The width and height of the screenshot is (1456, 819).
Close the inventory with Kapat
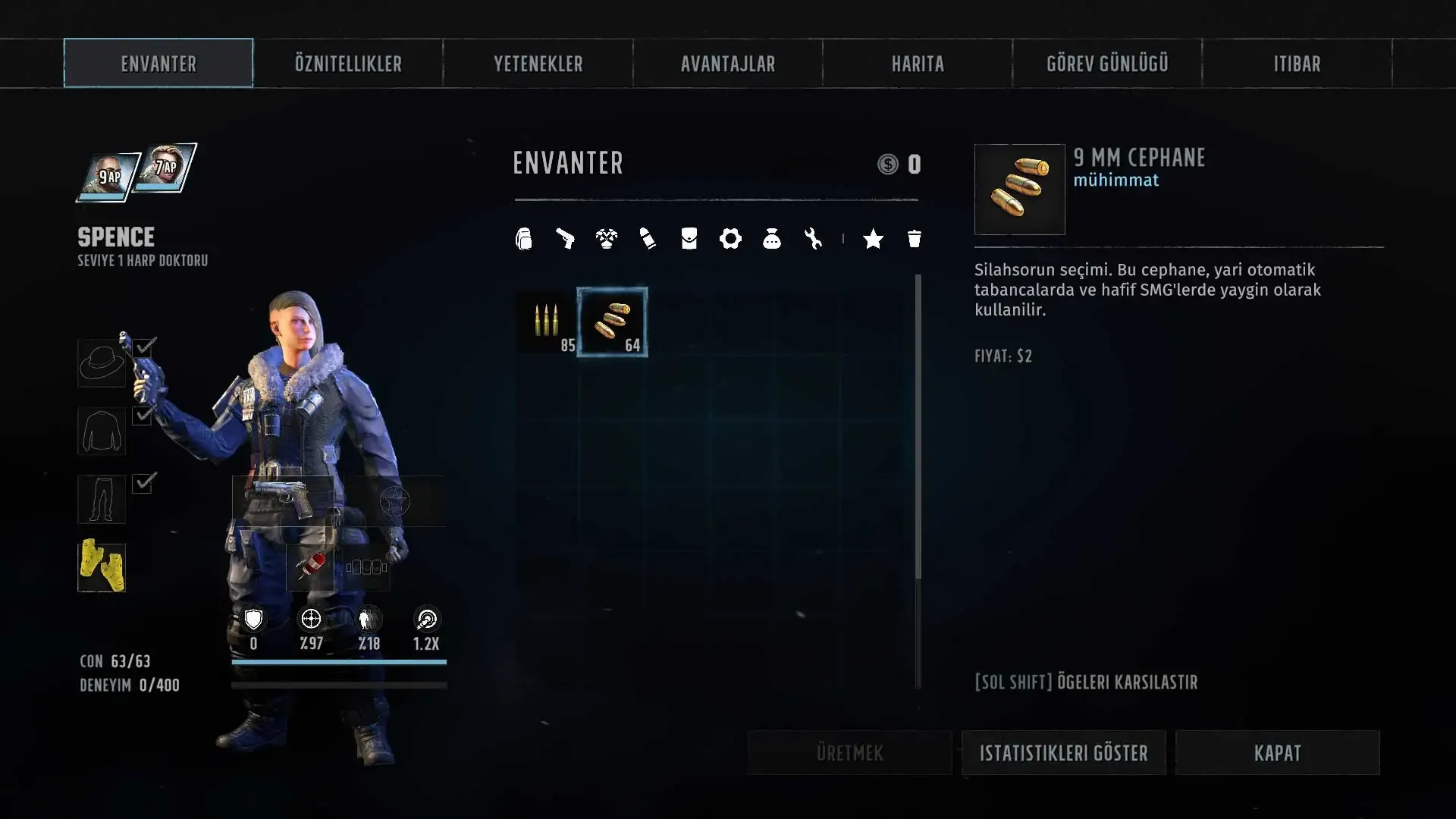tap(1277, 753)
